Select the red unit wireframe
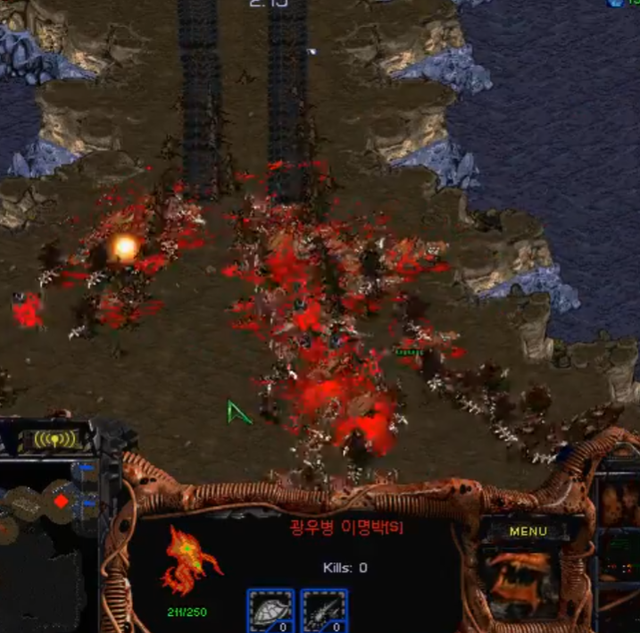This screenshot has height=633, width=640. [x=191, y=562]
